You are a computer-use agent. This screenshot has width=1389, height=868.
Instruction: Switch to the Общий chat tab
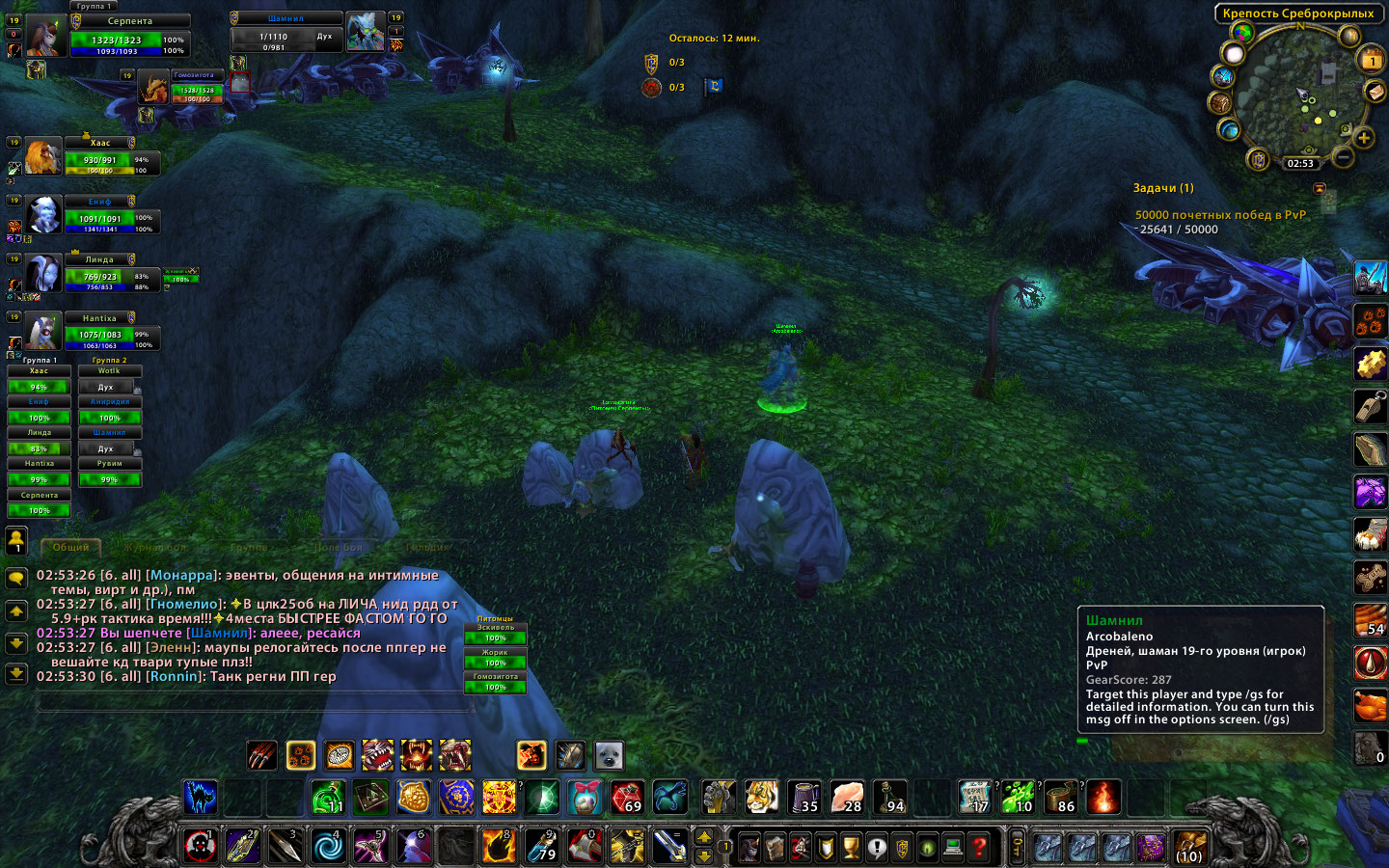(70, 547)
